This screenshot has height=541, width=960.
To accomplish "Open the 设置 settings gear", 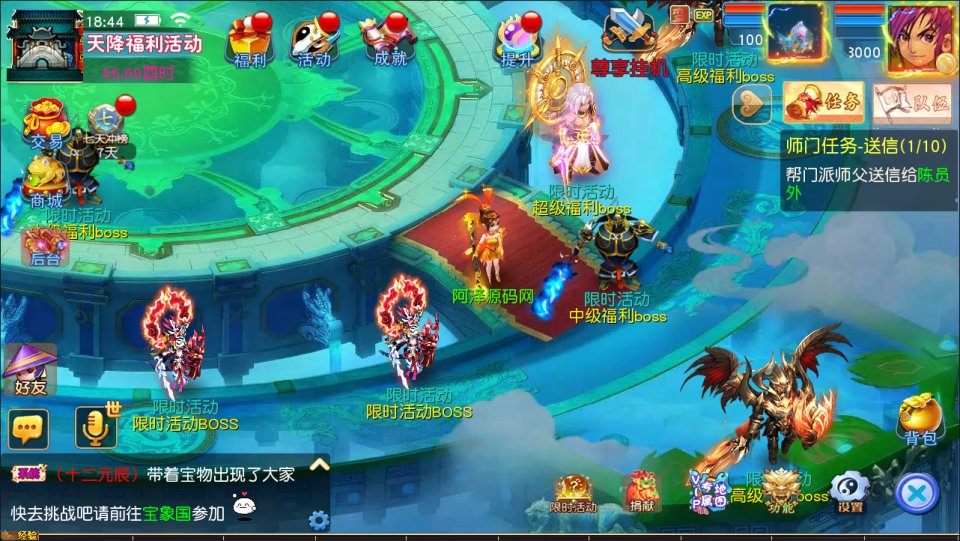I will click(x=850, y=490).
